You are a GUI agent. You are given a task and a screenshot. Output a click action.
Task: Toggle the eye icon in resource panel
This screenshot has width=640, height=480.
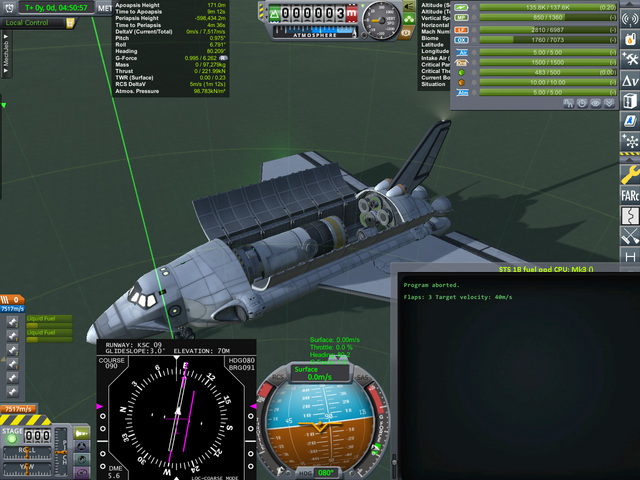[x=594, y=101]
